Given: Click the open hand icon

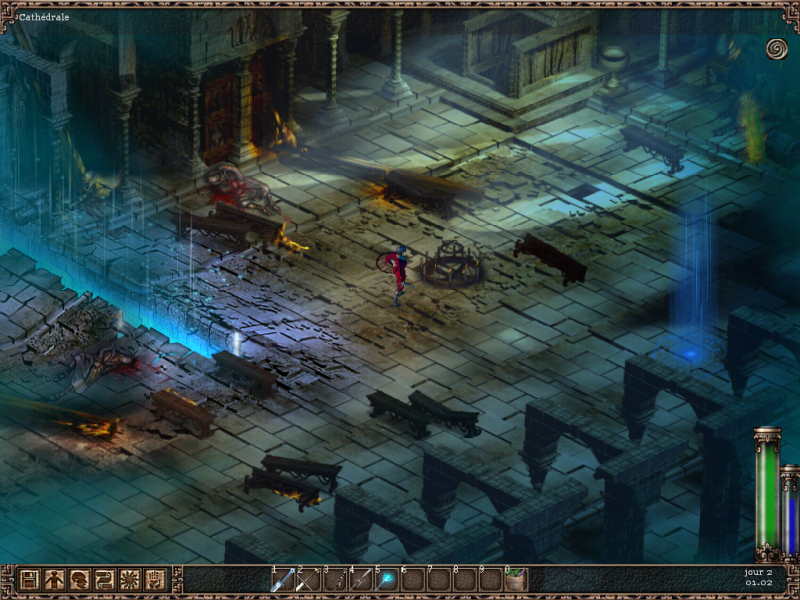Looking at the screenshot, I should (154, 579).
